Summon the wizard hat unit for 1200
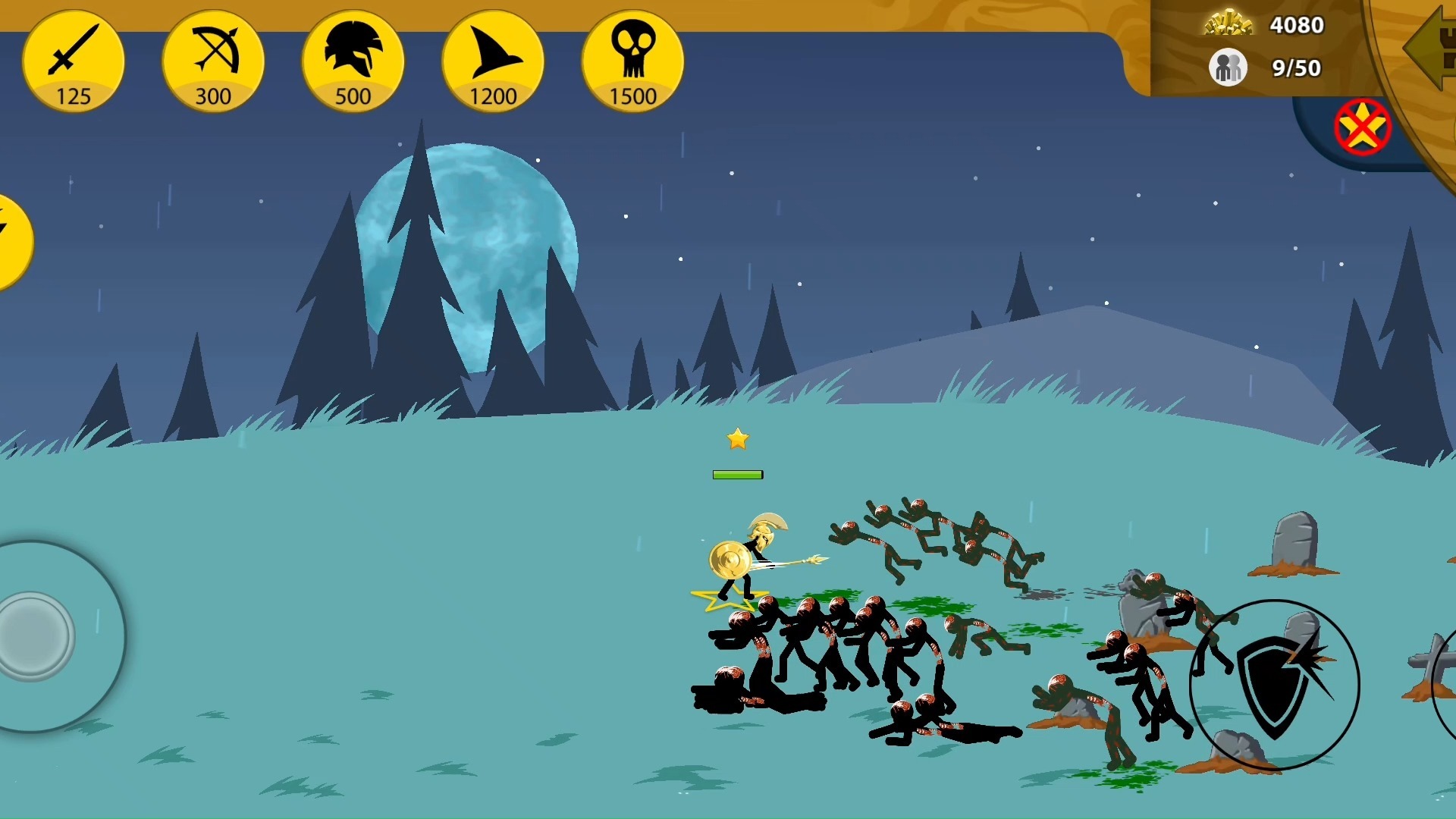 (493, 61)
